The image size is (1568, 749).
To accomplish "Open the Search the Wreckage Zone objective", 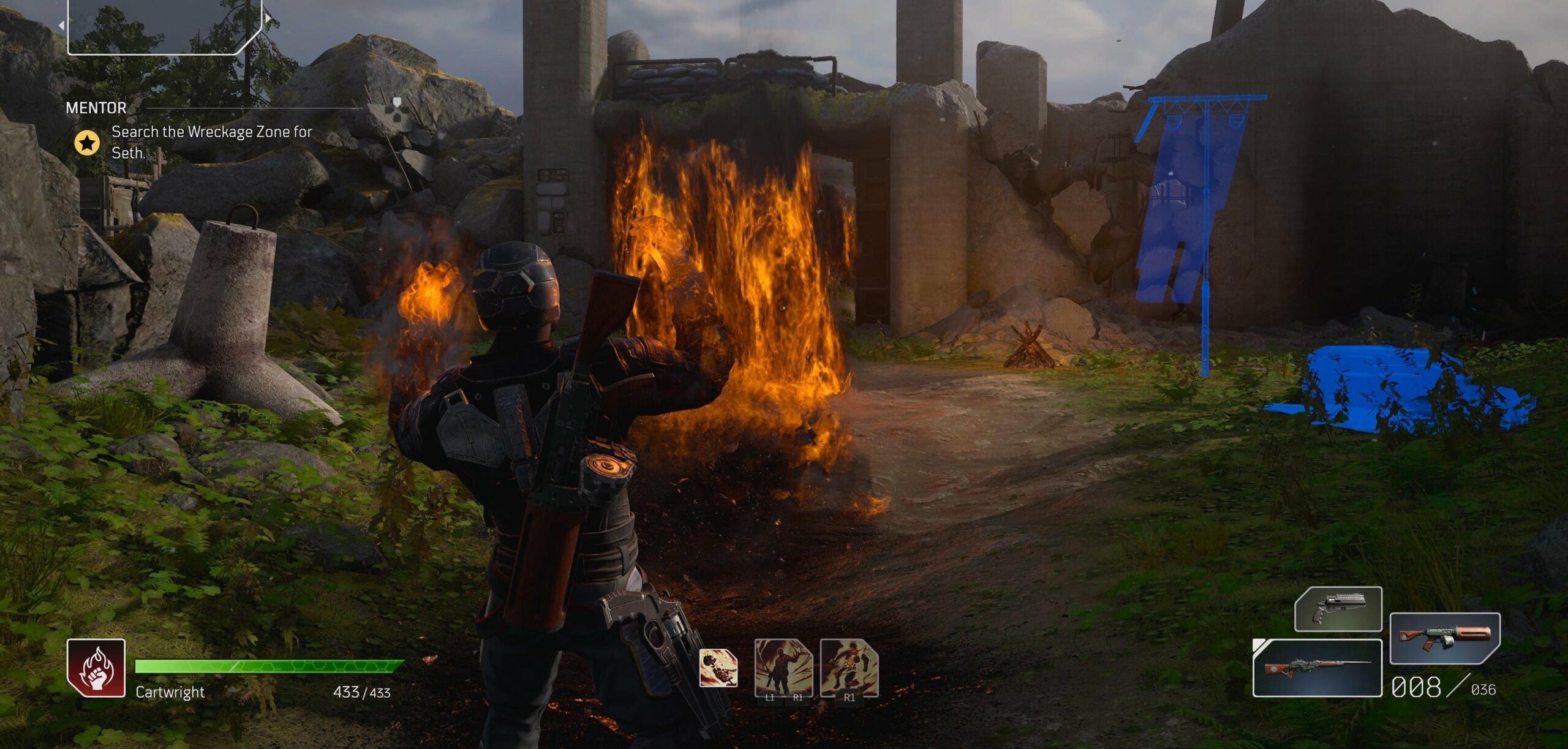I will coord(211,141).
